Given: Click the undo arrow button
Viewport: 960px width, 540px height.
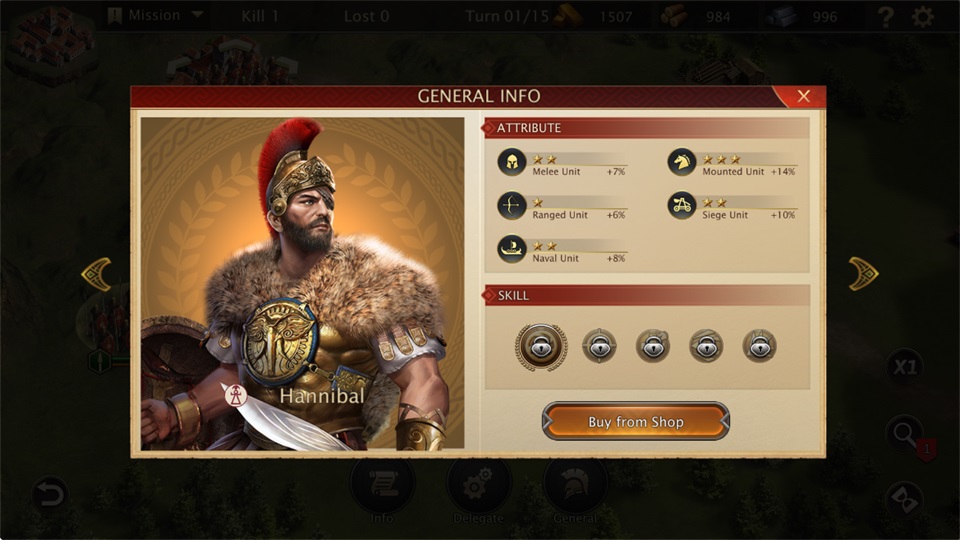Looking at the screenshot, I should click(x=49, y=493).
